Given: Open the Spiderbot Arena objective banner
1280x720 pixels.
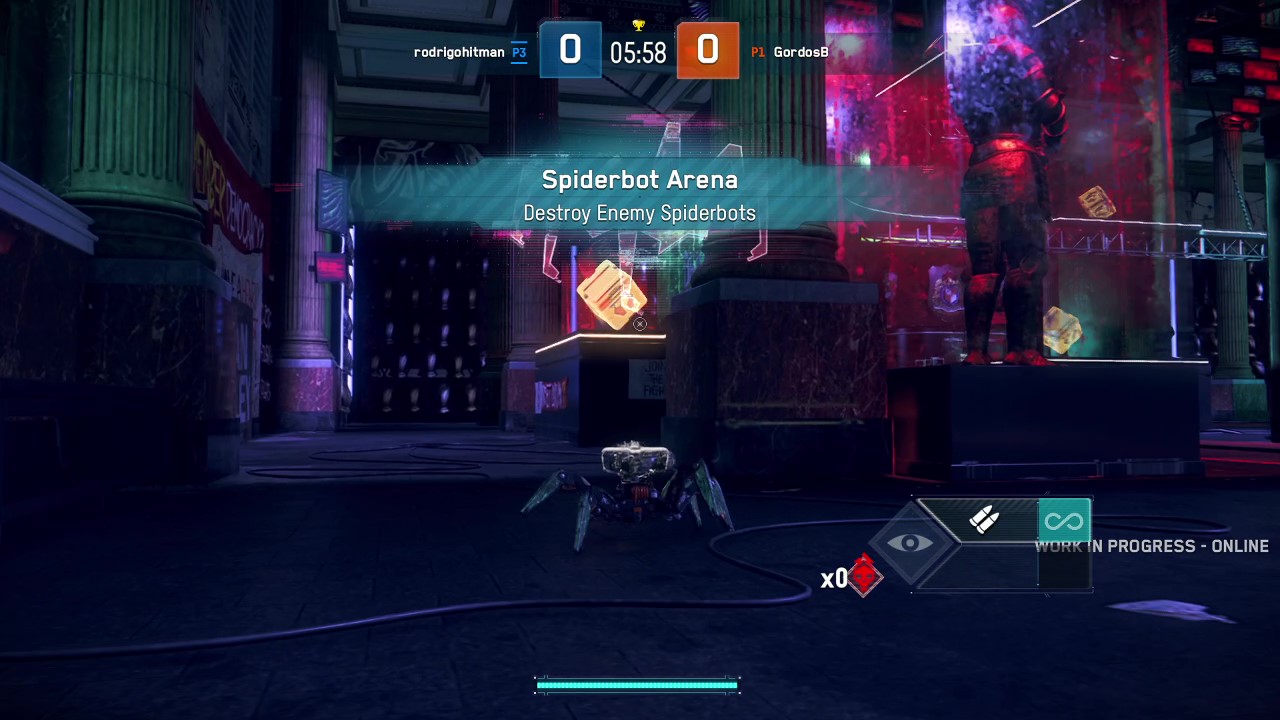Looking at the screenshot, I should tap(640, 195).
